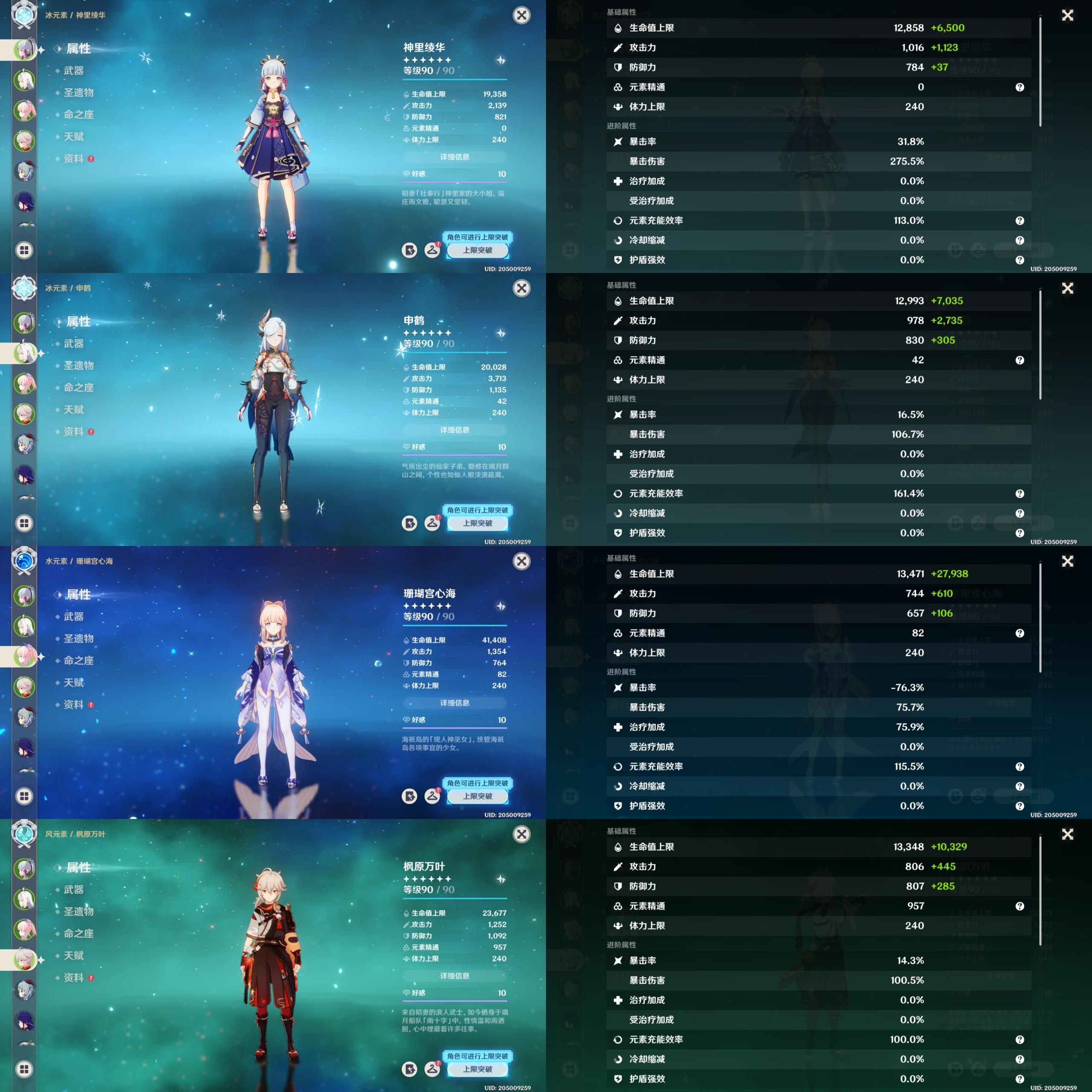Open the ? help for 神里绫华's 元素充能效率

pyautogui.click(x=1019, y=221)
